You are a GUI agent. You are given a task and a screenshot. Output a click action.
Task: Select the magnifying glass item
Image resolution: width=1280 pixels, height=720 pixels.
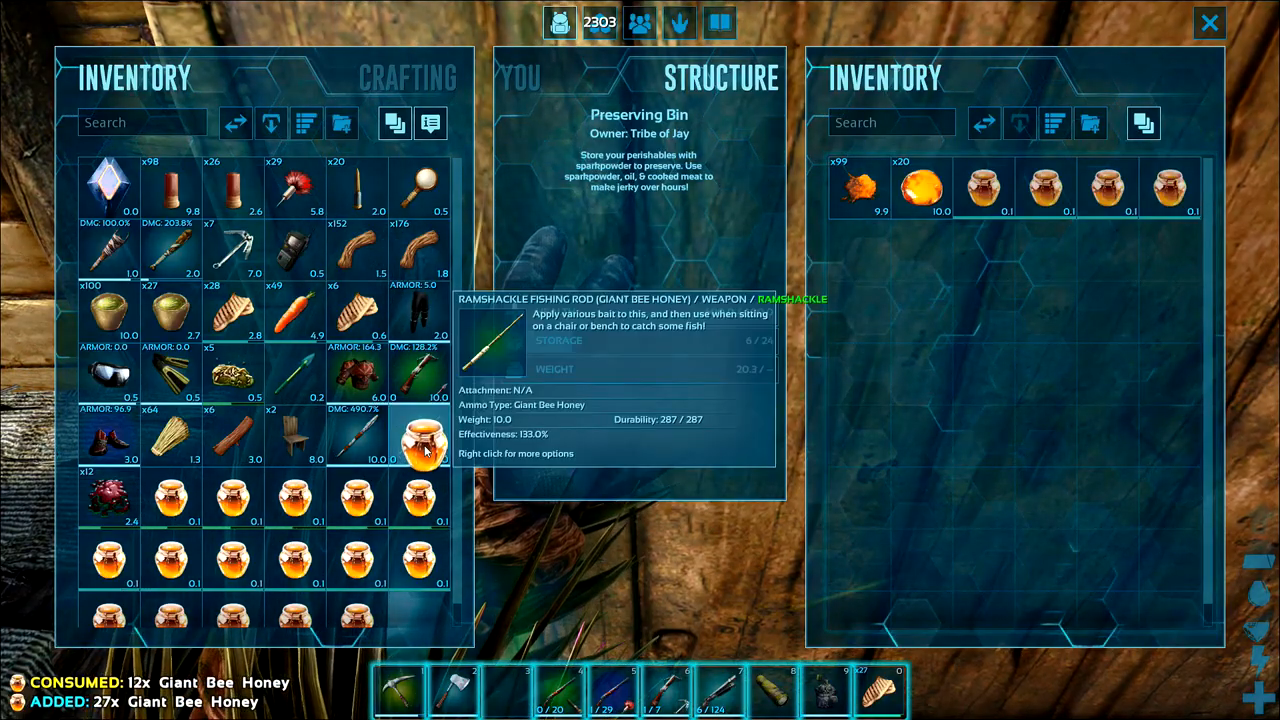tap(419, 187)
